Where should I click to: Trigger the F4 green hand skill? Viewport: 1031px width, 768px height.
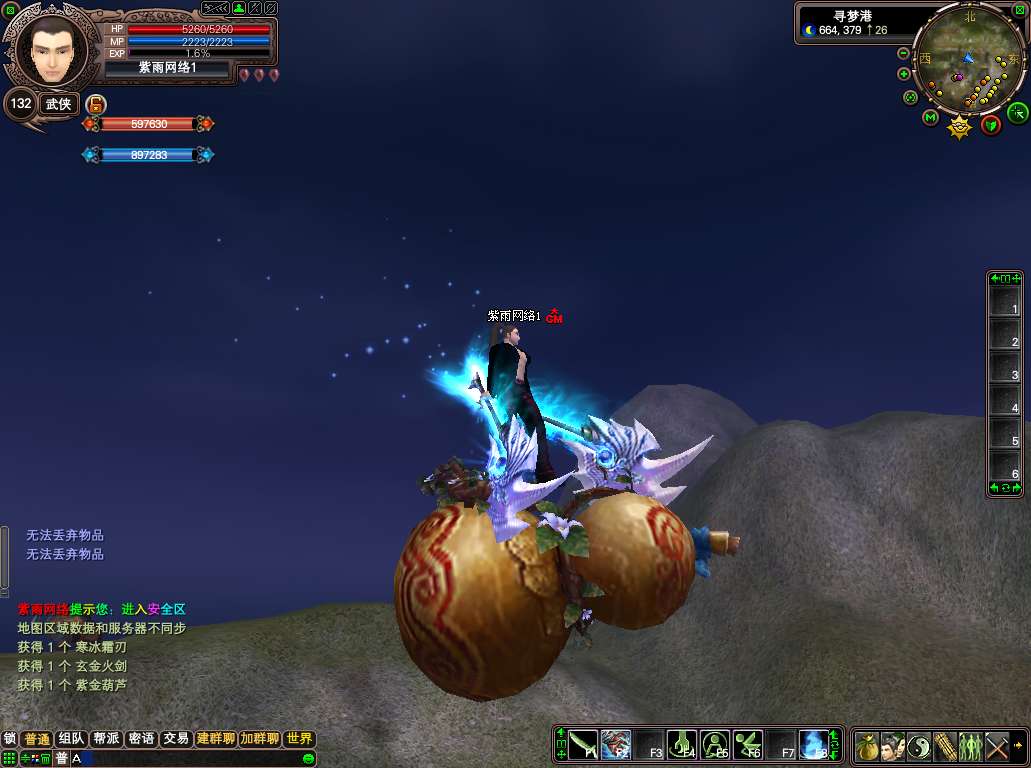(682, 745)
